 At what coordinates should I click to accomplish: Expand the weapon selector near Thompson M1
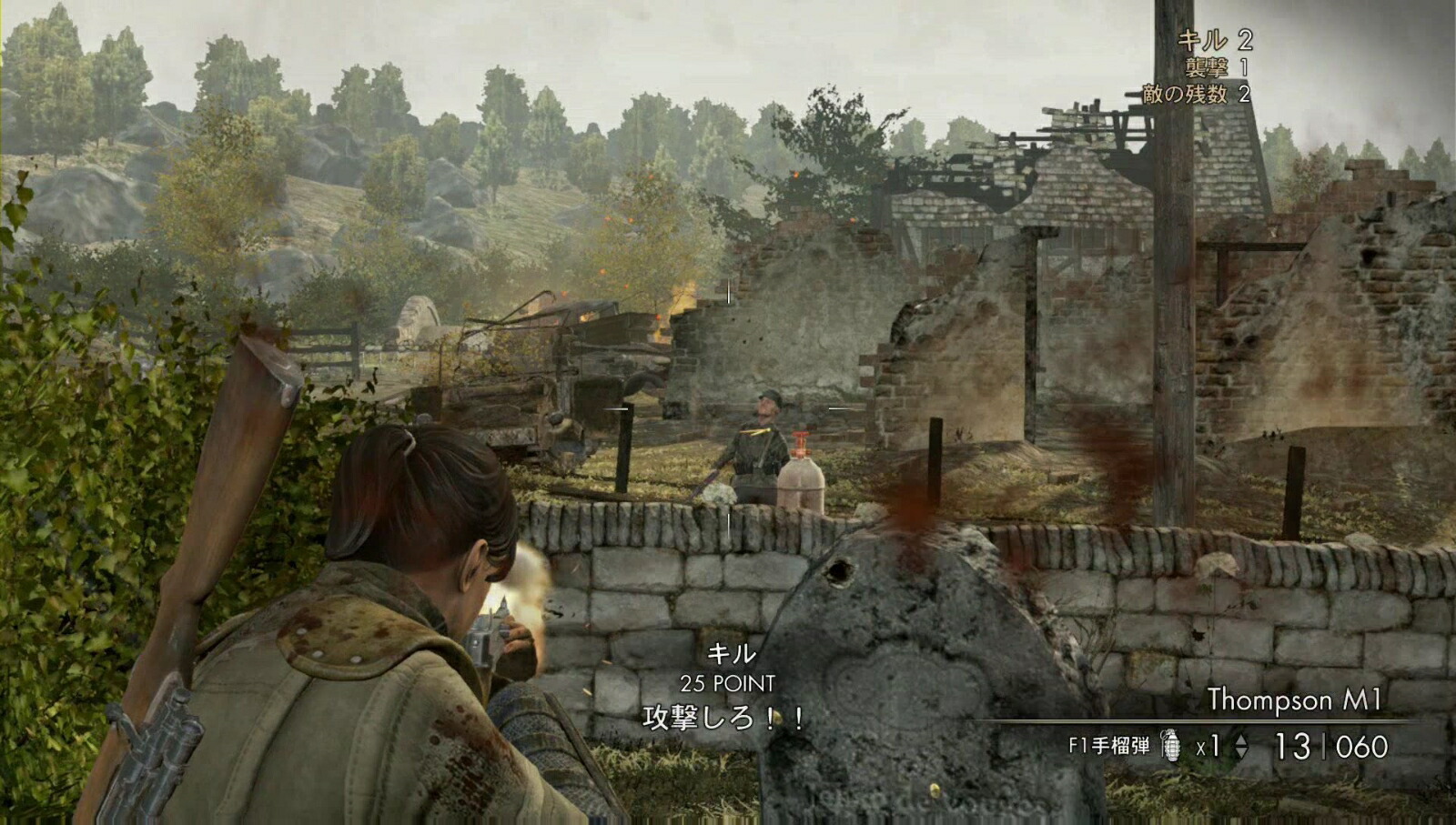[x=1241, y=744]
